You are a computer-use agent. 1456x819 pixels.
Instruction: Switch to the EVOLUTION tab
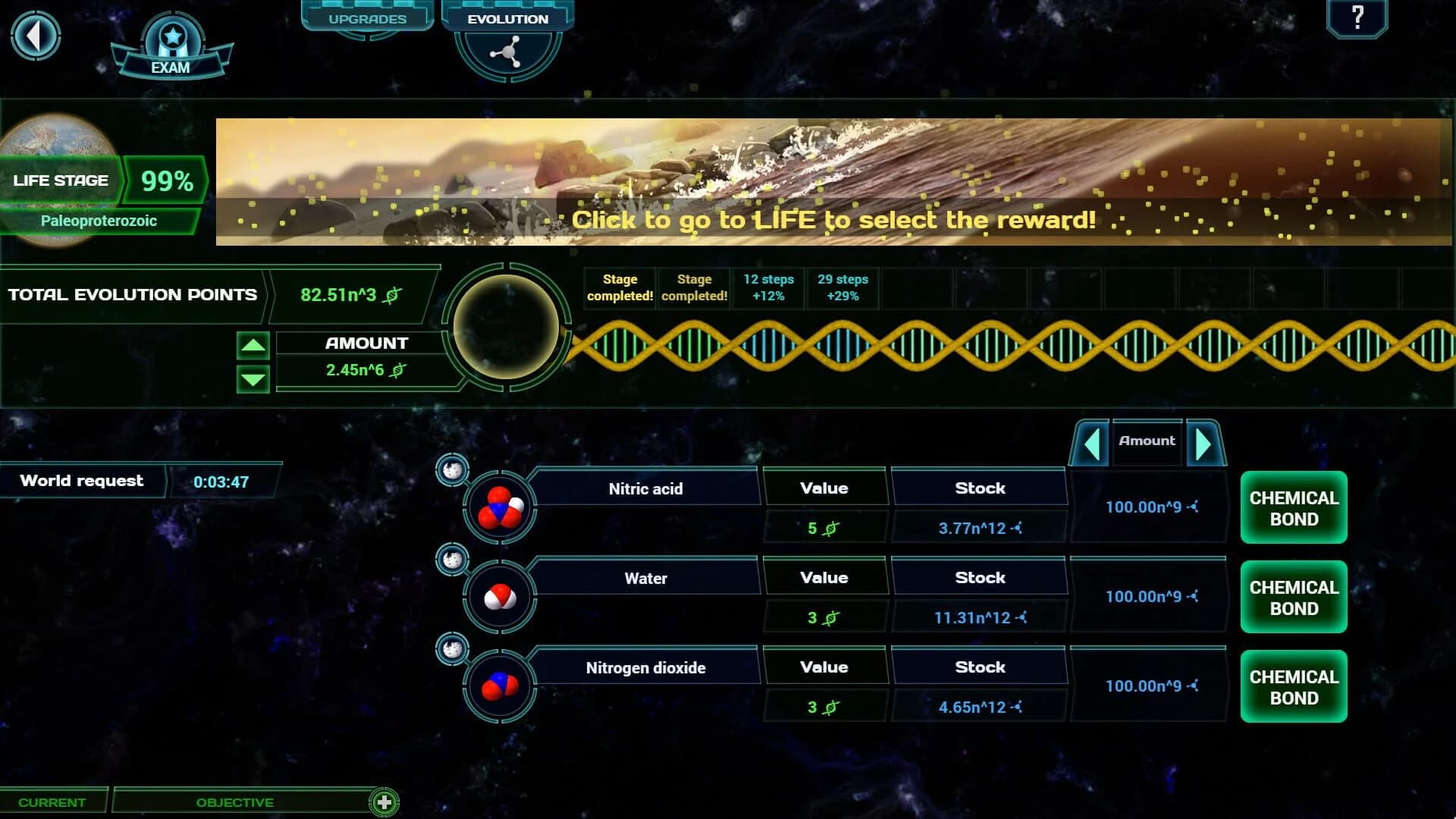click(x=507, y=19)
